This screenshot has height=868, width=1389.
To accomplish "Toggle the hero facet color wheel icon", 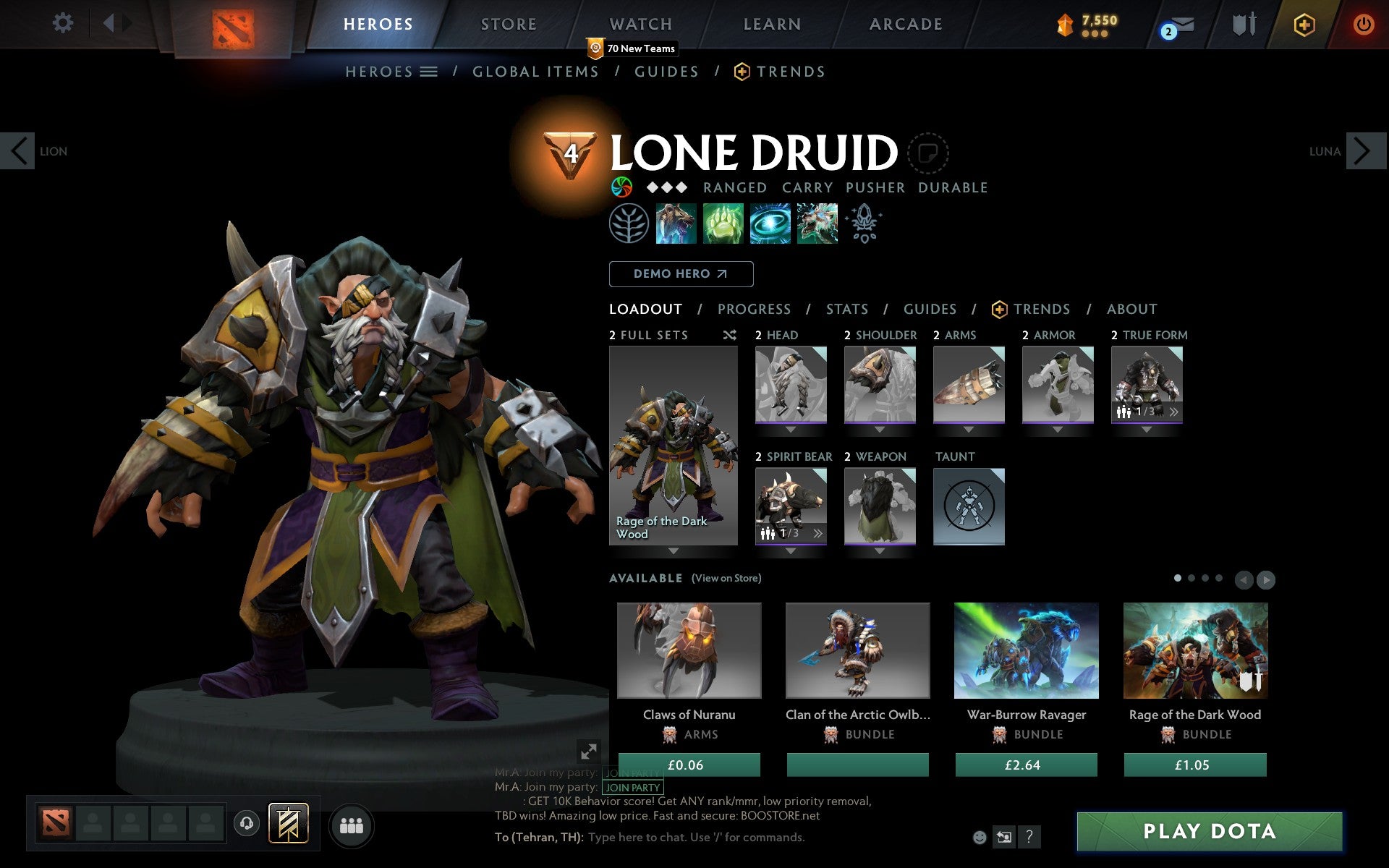I will coord(622,187).
